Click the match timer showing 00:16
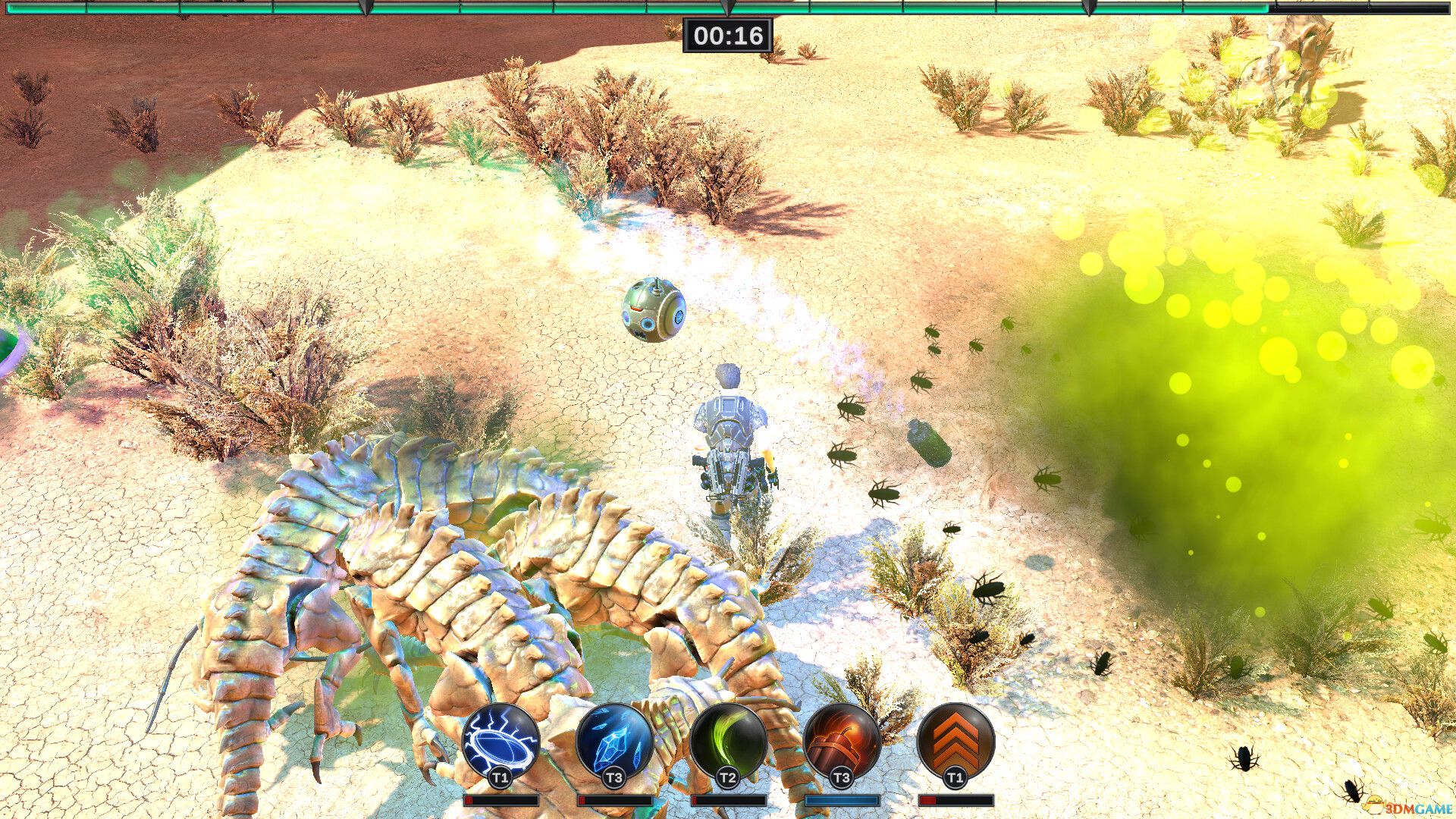This screenshot has width=1456, height=819. click(x=730, y=33)
